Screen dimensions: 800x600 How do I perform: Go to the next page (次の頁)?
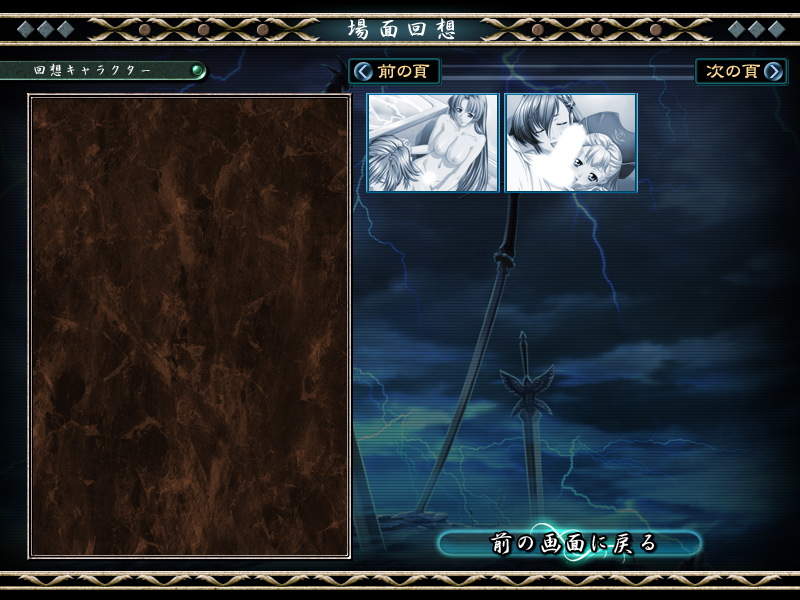click(741, 72)
